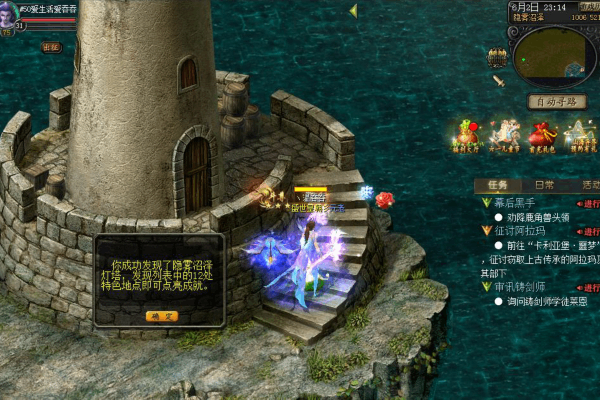Switch to the 日常 daily tab
This screenshot has width=600, height=400.
point(544,185)
